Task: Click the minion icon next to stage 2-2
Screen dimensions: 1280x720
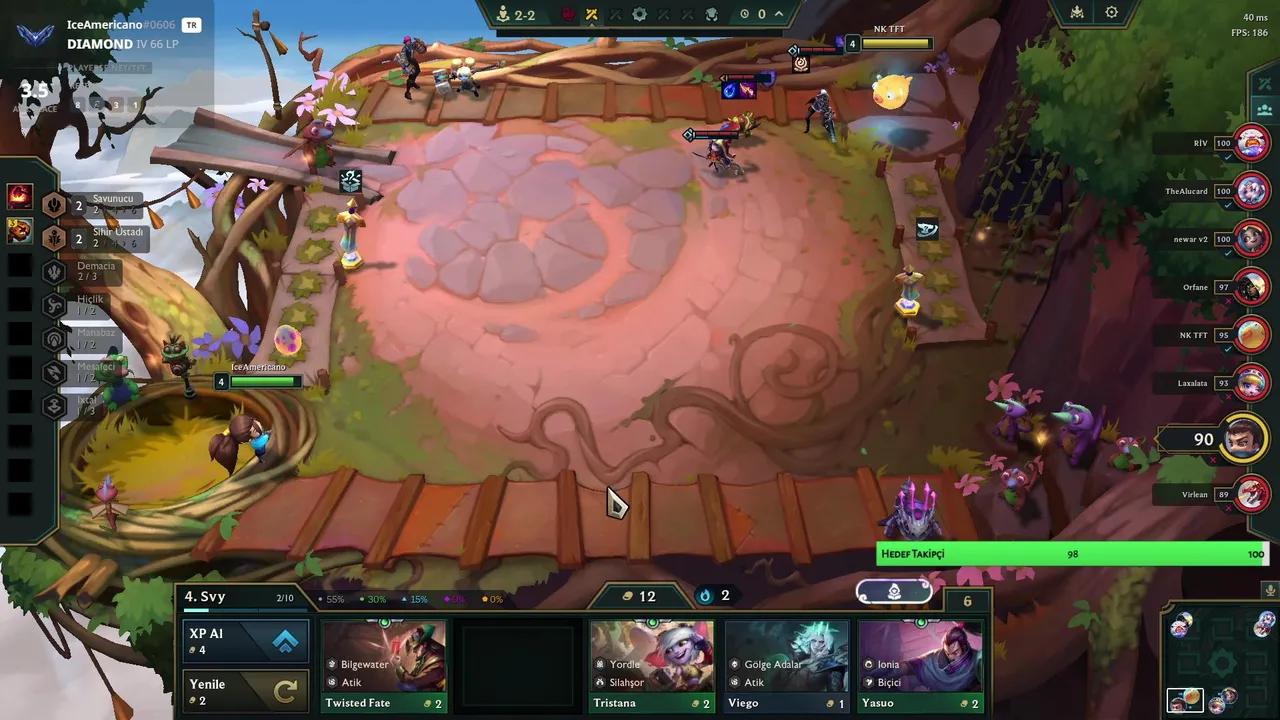Action: 503,14
